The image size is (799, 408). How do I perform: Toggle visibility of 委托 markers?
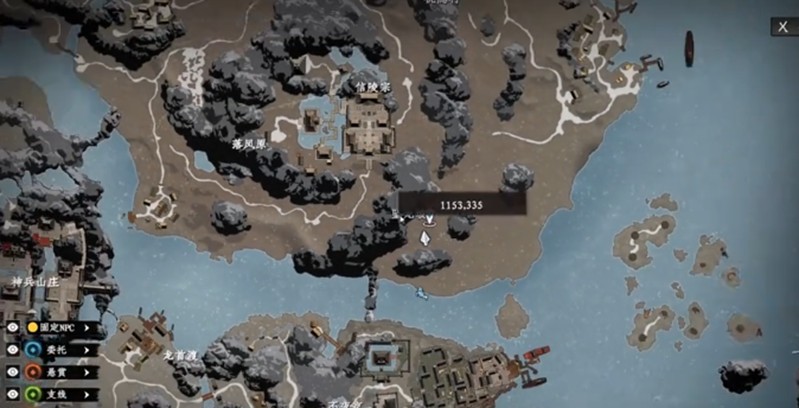coord(13,349)
